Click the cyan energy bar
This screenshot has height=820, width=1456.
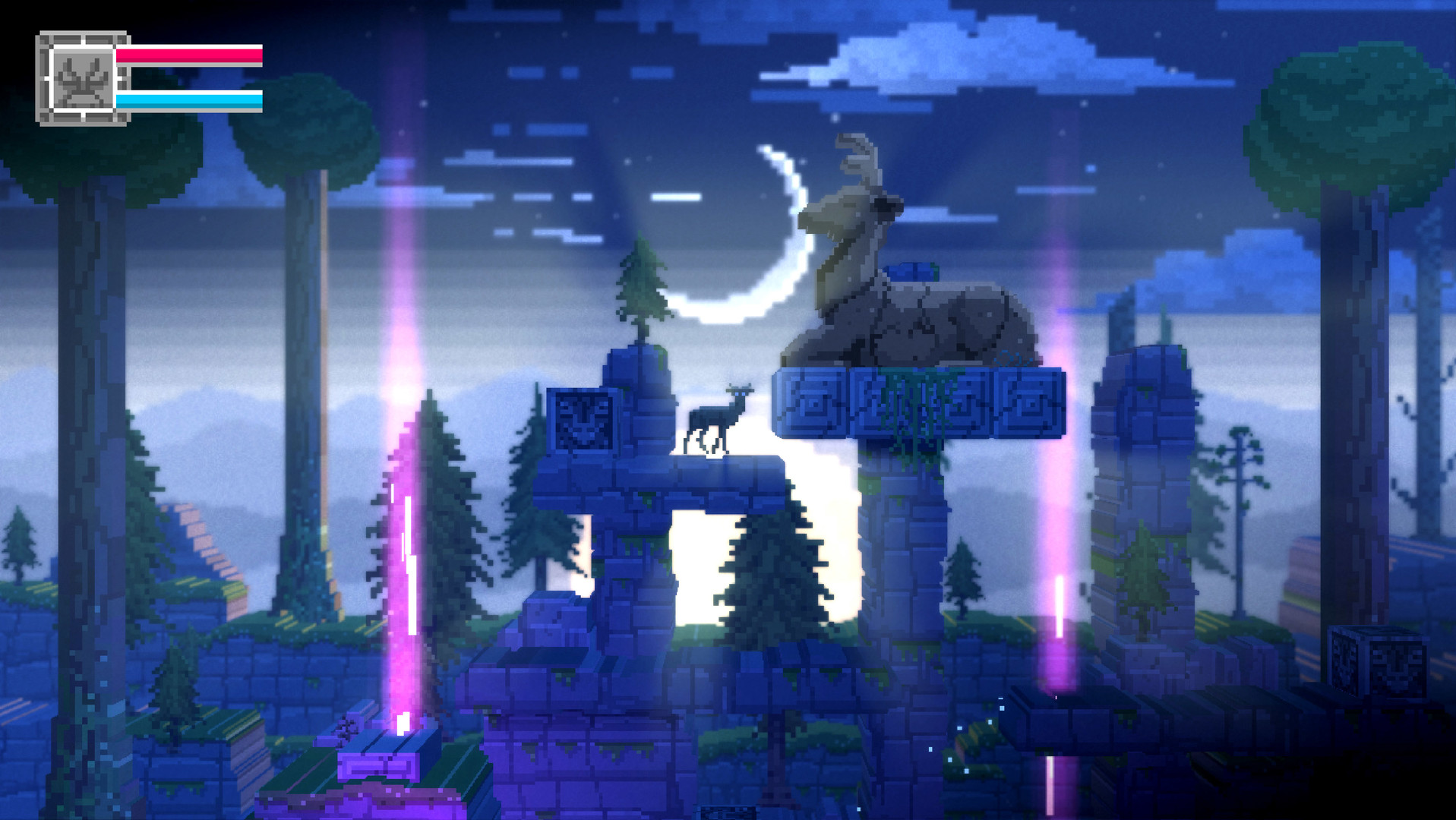[190, 99]
